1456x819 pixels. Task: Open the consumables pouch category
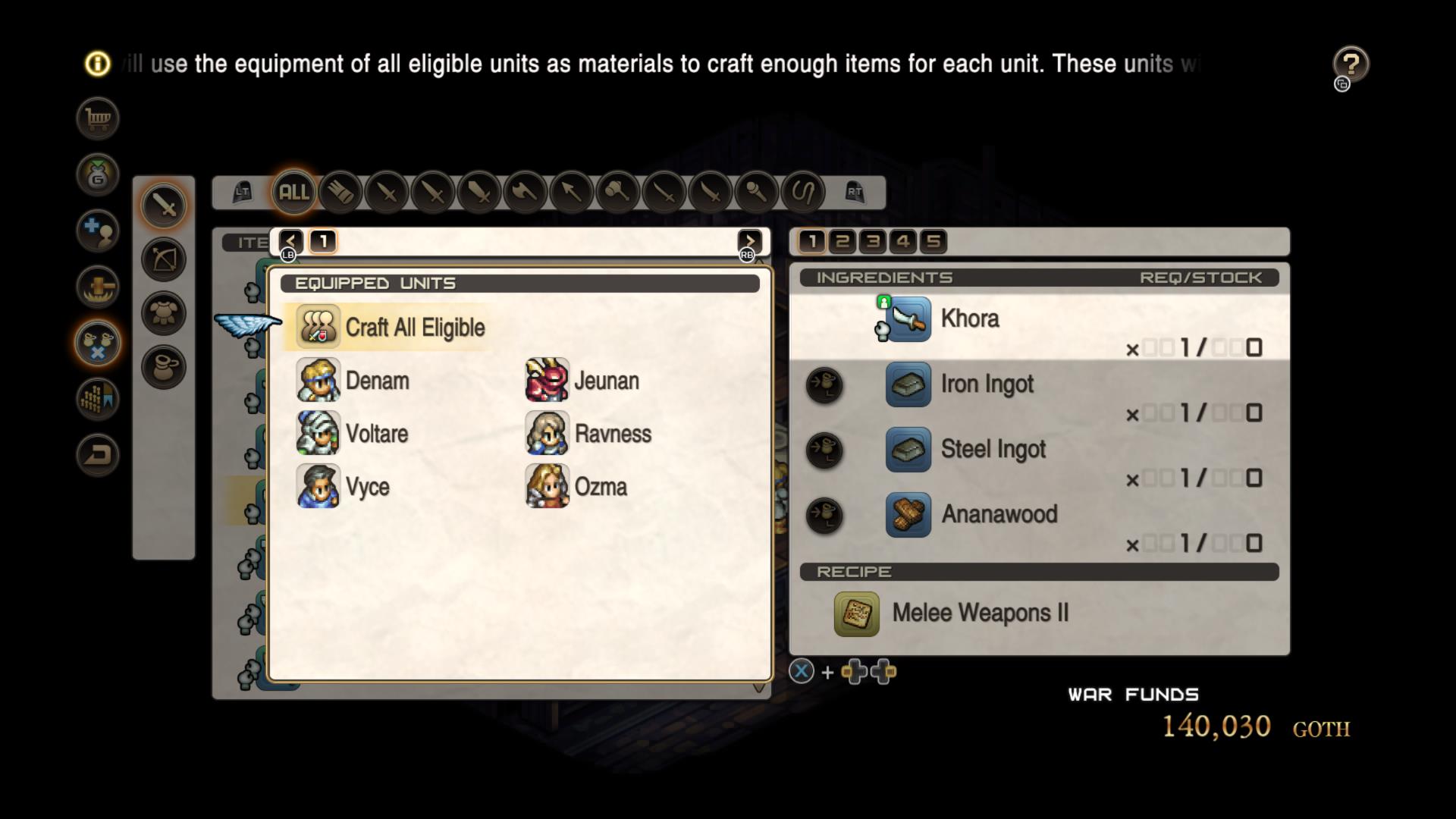pyautogui.click(x=164, y=367)
